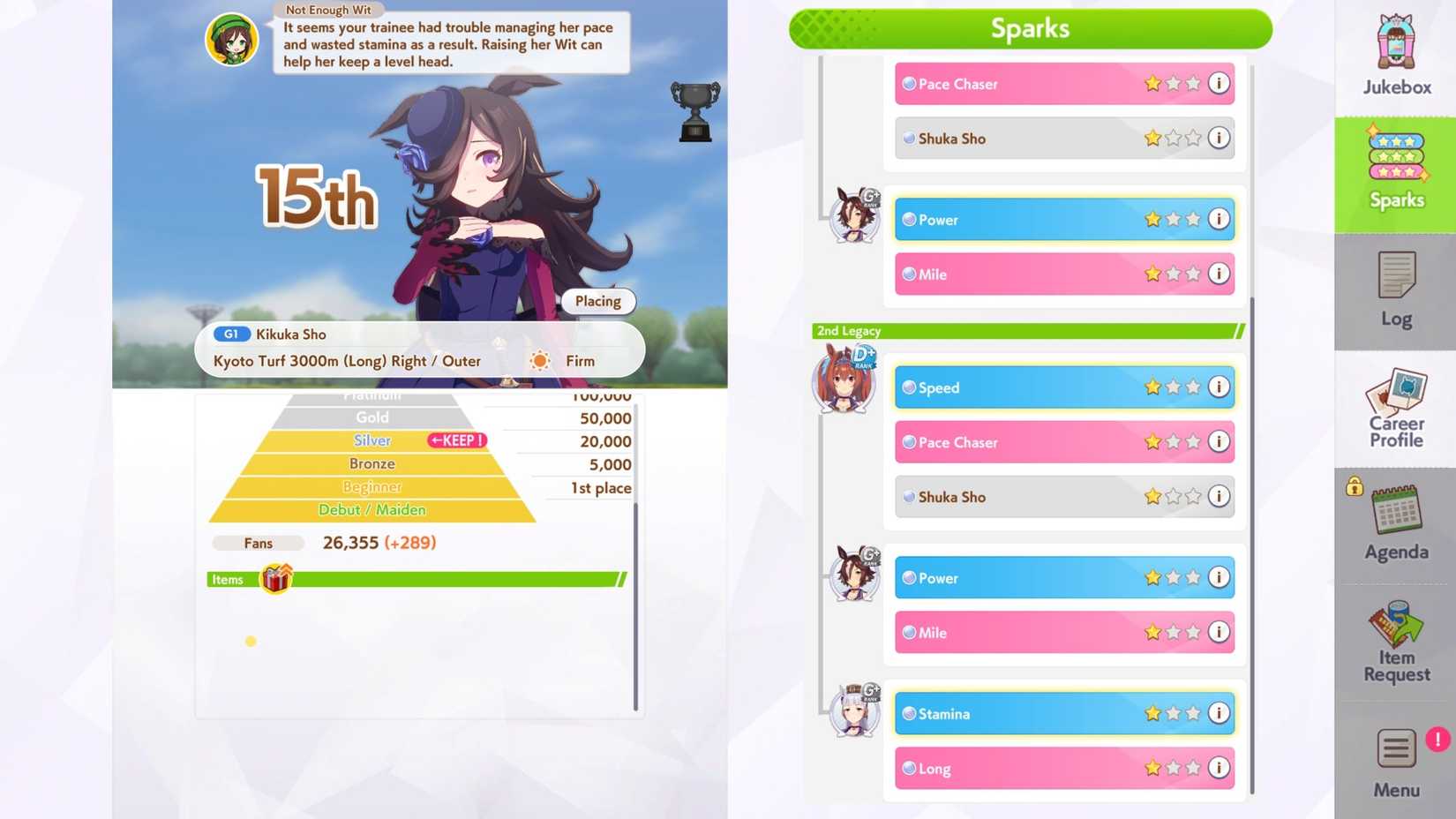Click the gift icon on the Items bar

point(275,578)
